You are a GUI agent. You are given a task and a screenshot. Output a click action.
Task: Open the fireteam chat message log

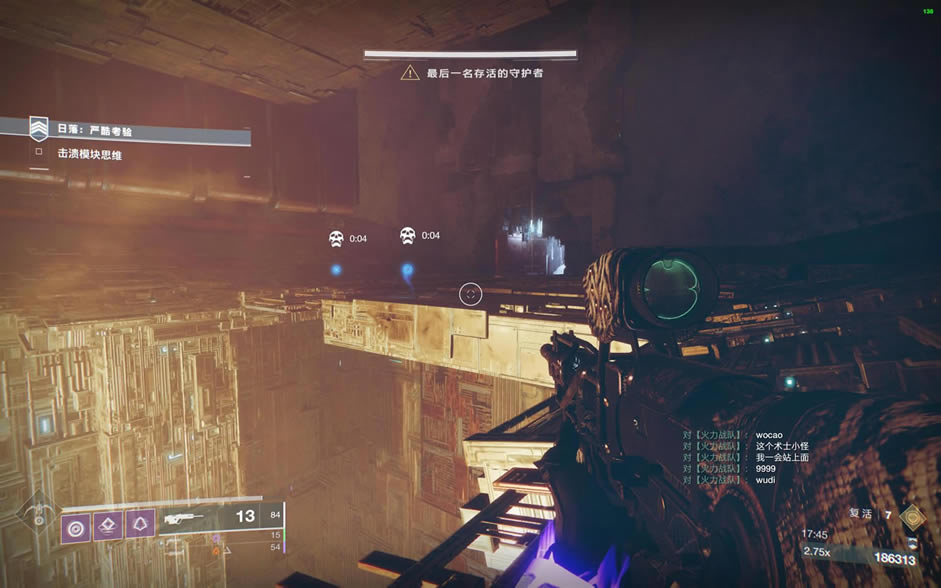point(745,457)
